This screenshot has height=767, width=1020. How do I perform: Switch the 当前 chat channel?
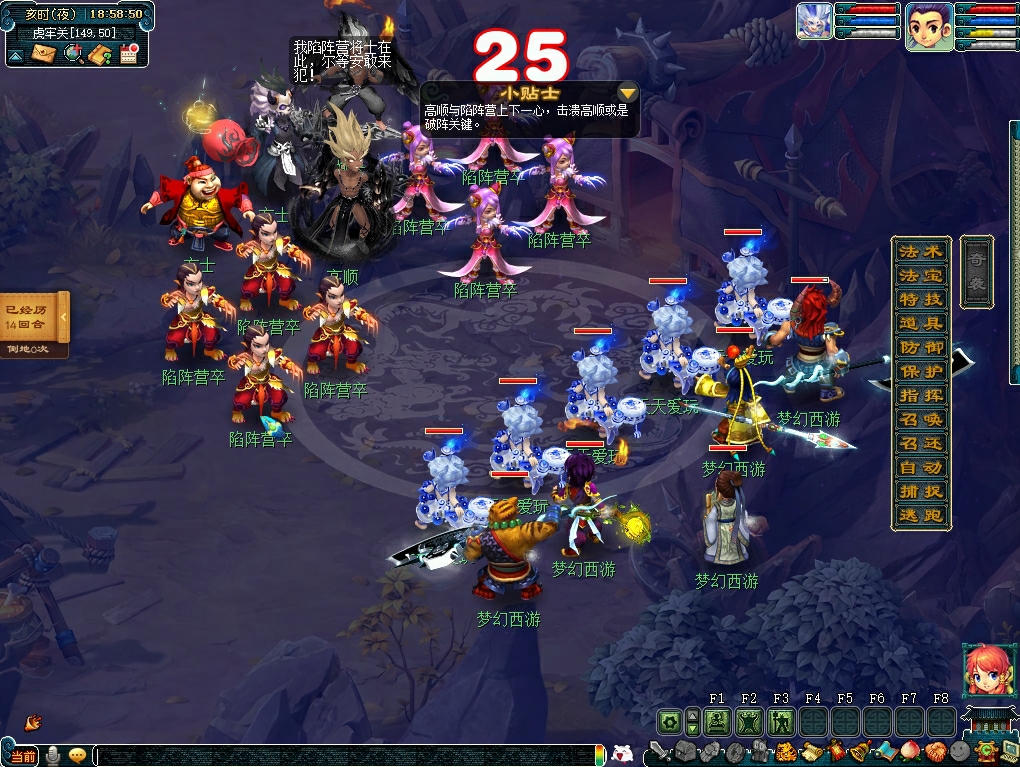[x=23, y=756]
